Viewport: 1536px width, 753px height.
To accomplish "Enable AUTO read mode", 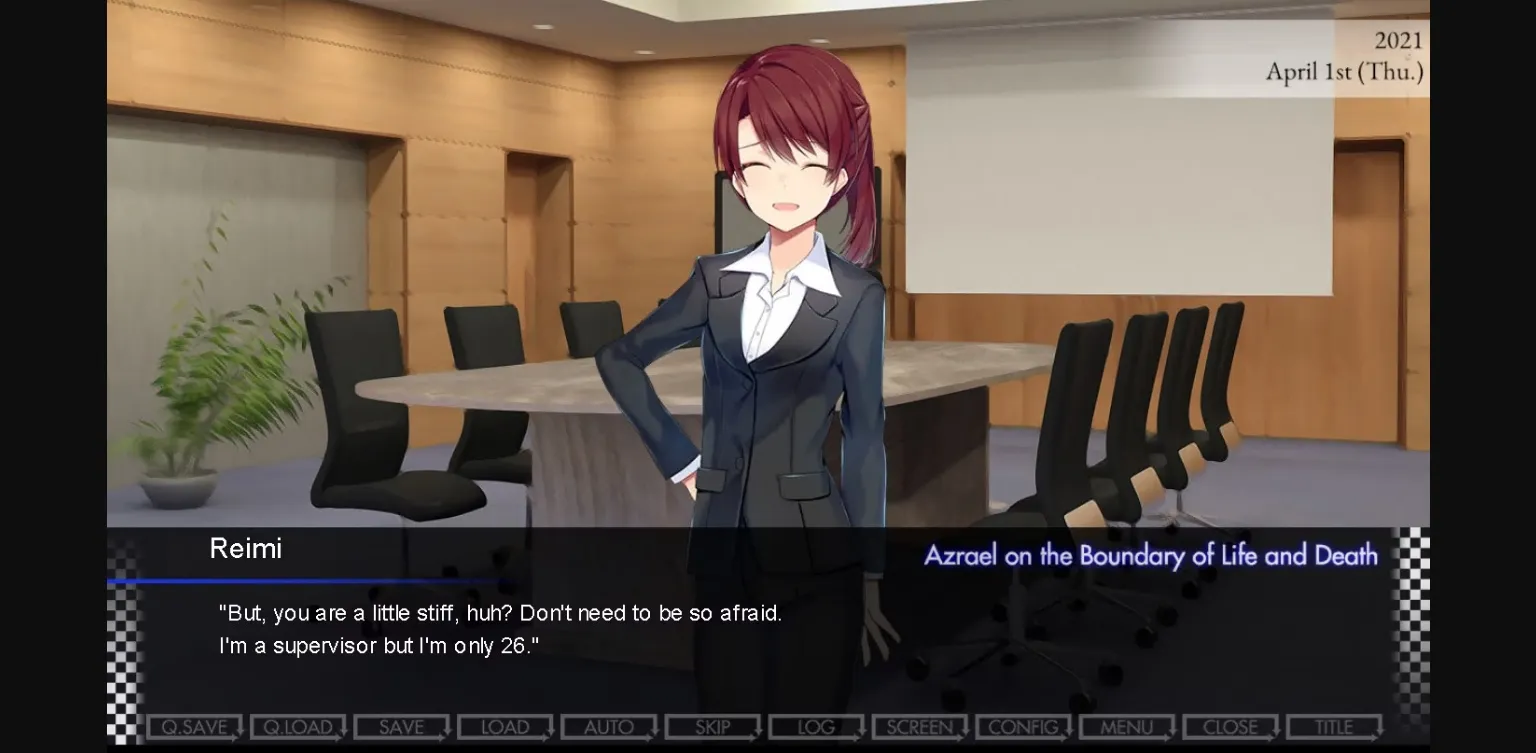I will pos(608,727).
